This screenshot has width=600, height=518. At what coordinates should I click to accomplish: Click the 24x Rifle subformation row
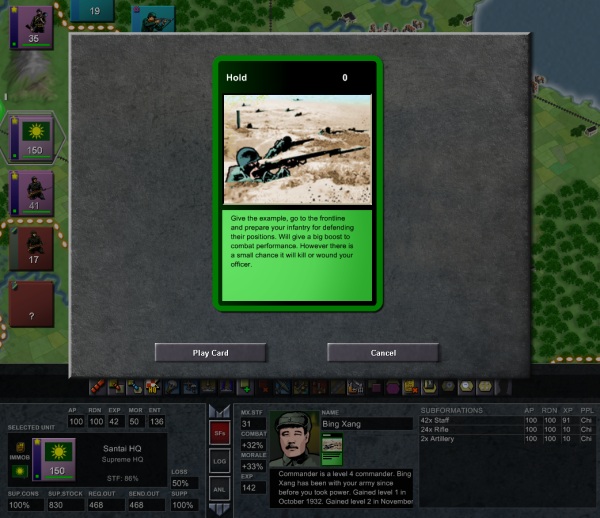pyautogui.click(x=505, y=429)
